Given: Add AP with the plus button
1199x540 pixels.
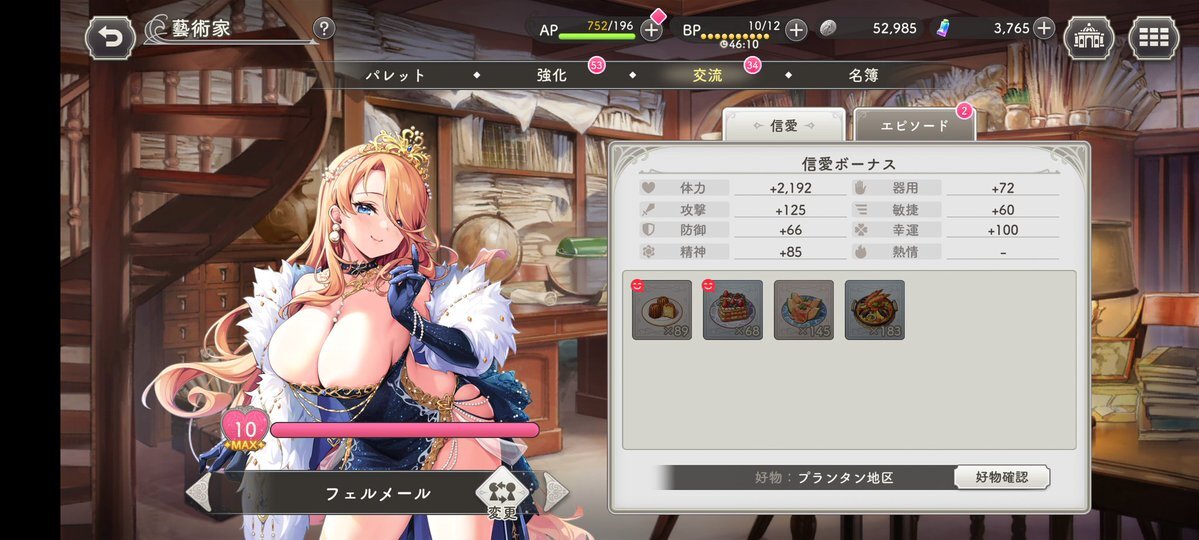Looking at the screenshot, I should (x=651, y=29).
